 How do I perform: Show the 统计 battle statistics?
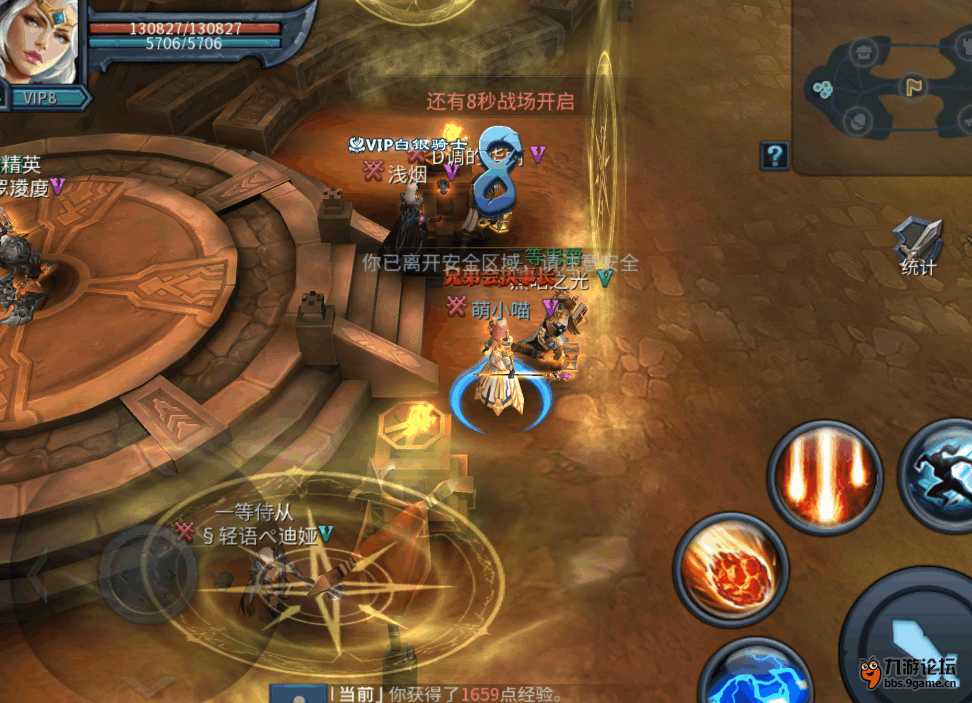click(918, 245)
